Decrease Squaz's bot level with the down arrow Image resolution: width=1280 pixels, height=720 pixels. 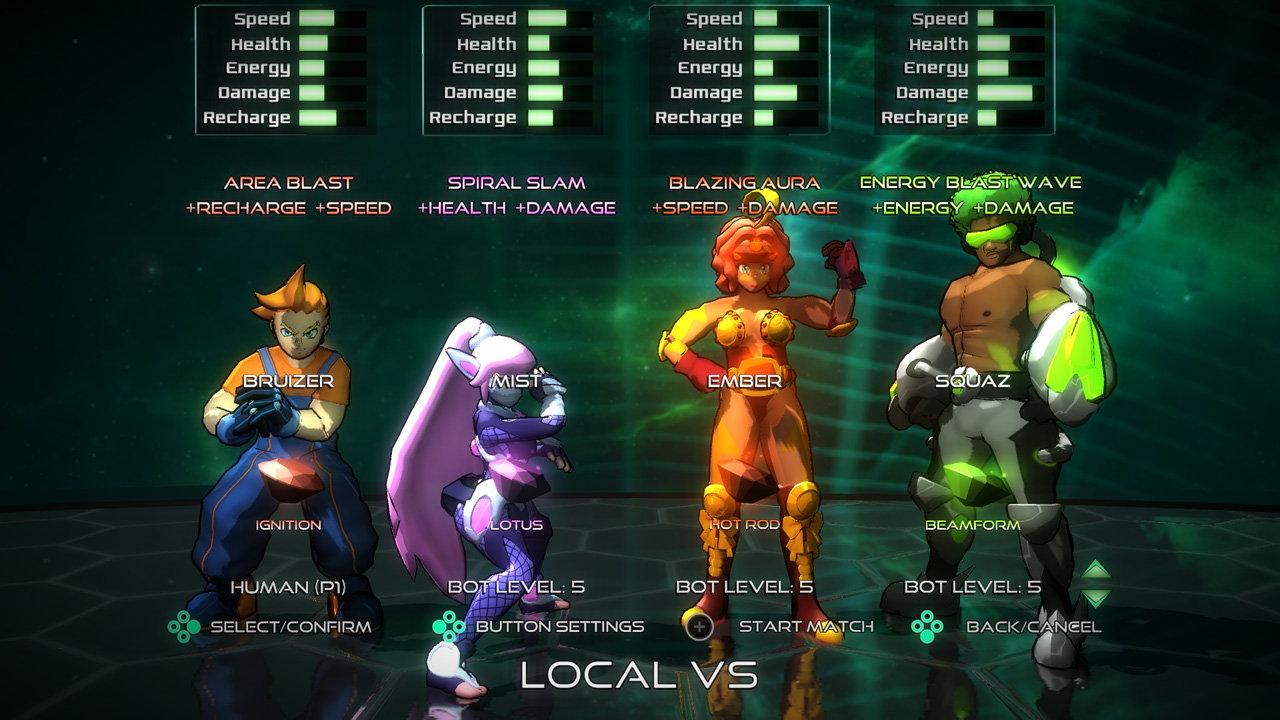(x=1094, y=598)
